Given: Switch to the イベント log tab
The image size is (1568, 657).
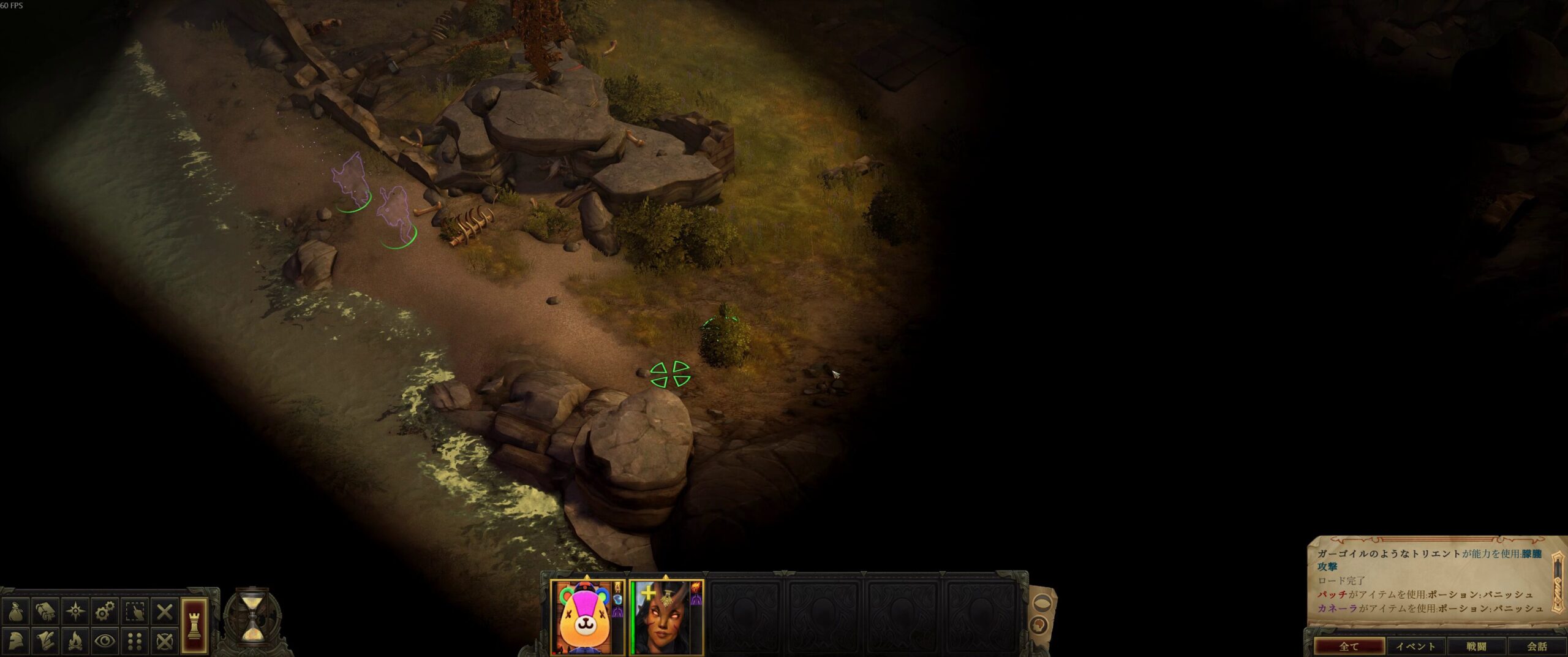Looking at the screenshot, I should [1415, 647].
